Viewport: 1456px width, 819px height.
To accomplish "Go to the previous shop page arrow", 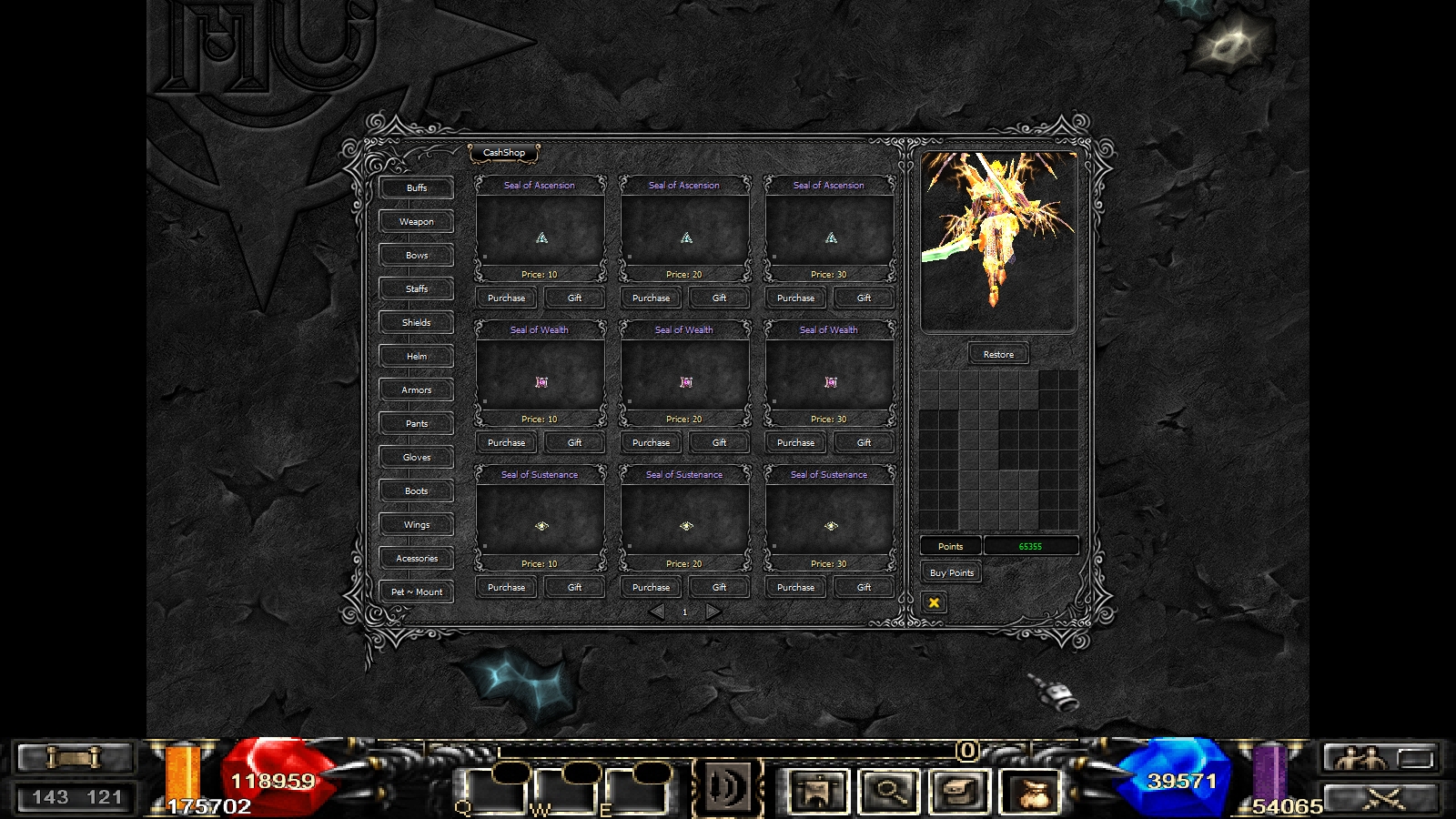I will pyautogui.click(x=657, y=612).
